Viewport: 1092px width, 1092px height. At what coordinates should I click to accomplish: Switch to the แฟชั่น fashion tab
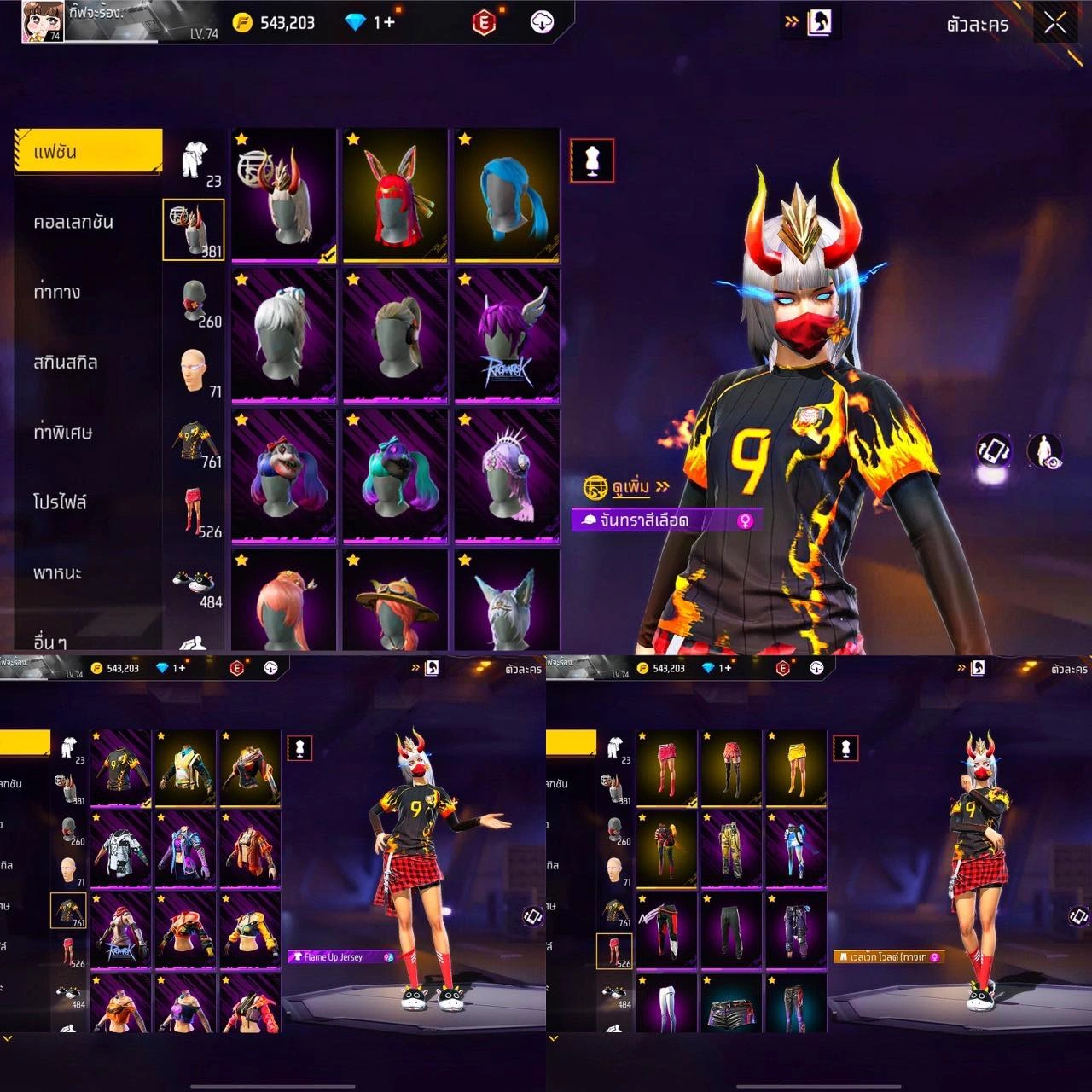point(88,152)
